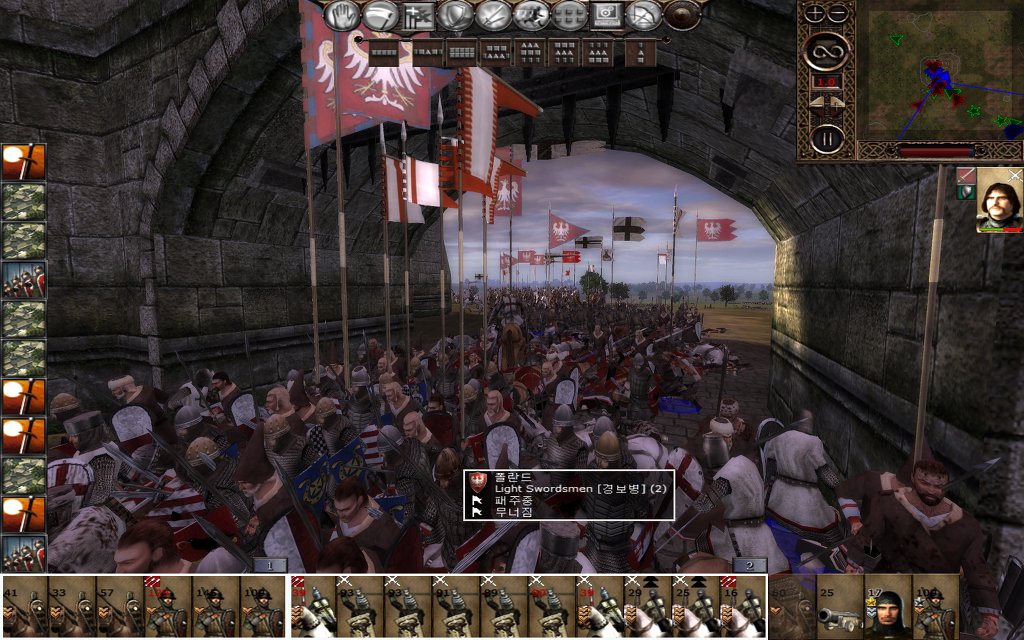Viewport: 1024px width, 640px height.
Task: Zoom in the minimap with plus button
Action: pos(815,14)
